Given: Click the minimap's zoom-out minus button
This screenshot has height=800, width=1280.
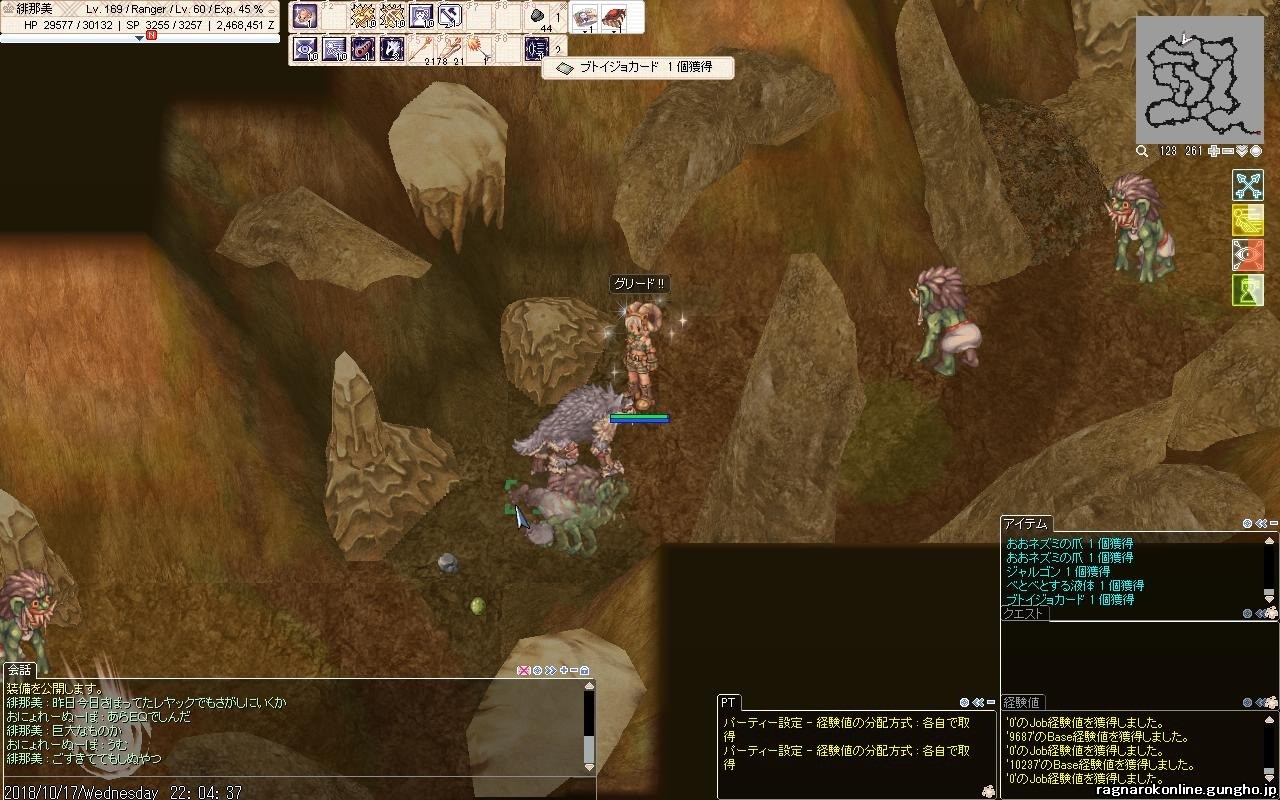Looking at the screenshot, I should click(1227, 151).
